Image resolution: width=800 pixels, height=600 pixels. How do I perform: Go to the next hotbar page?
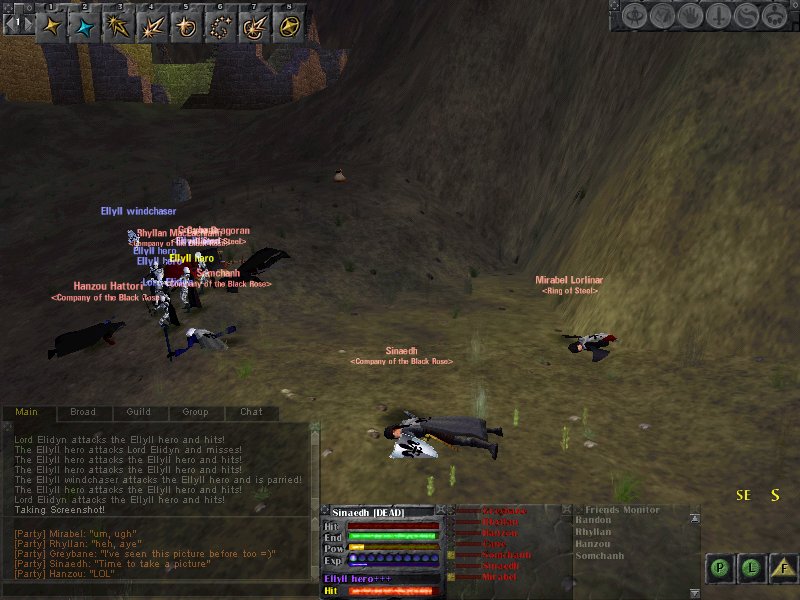pyautogui.click(x=29, y=24)
